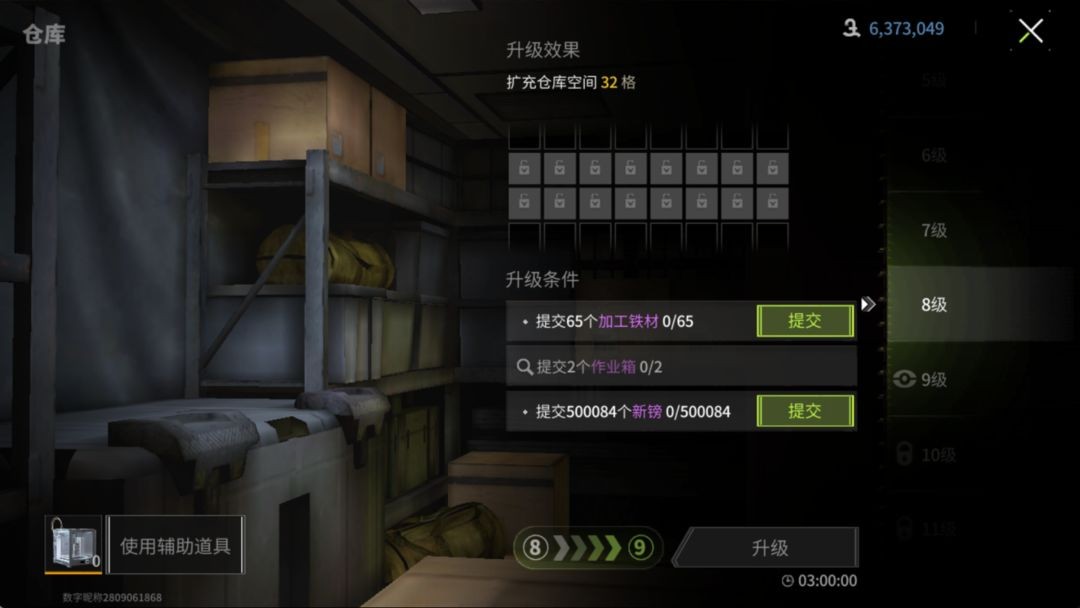
Task: Open 使用辅助道具 helper items
Action: tap(175, 546)
